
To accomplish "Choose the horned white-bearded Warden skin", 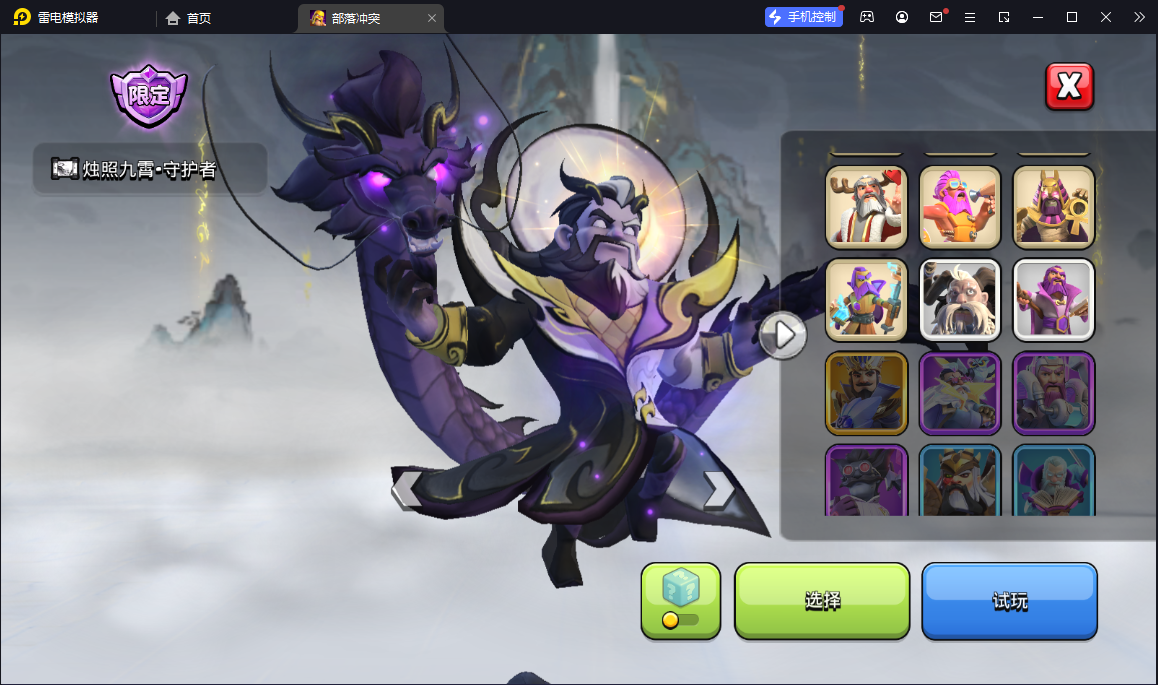I will pos(959,300).
